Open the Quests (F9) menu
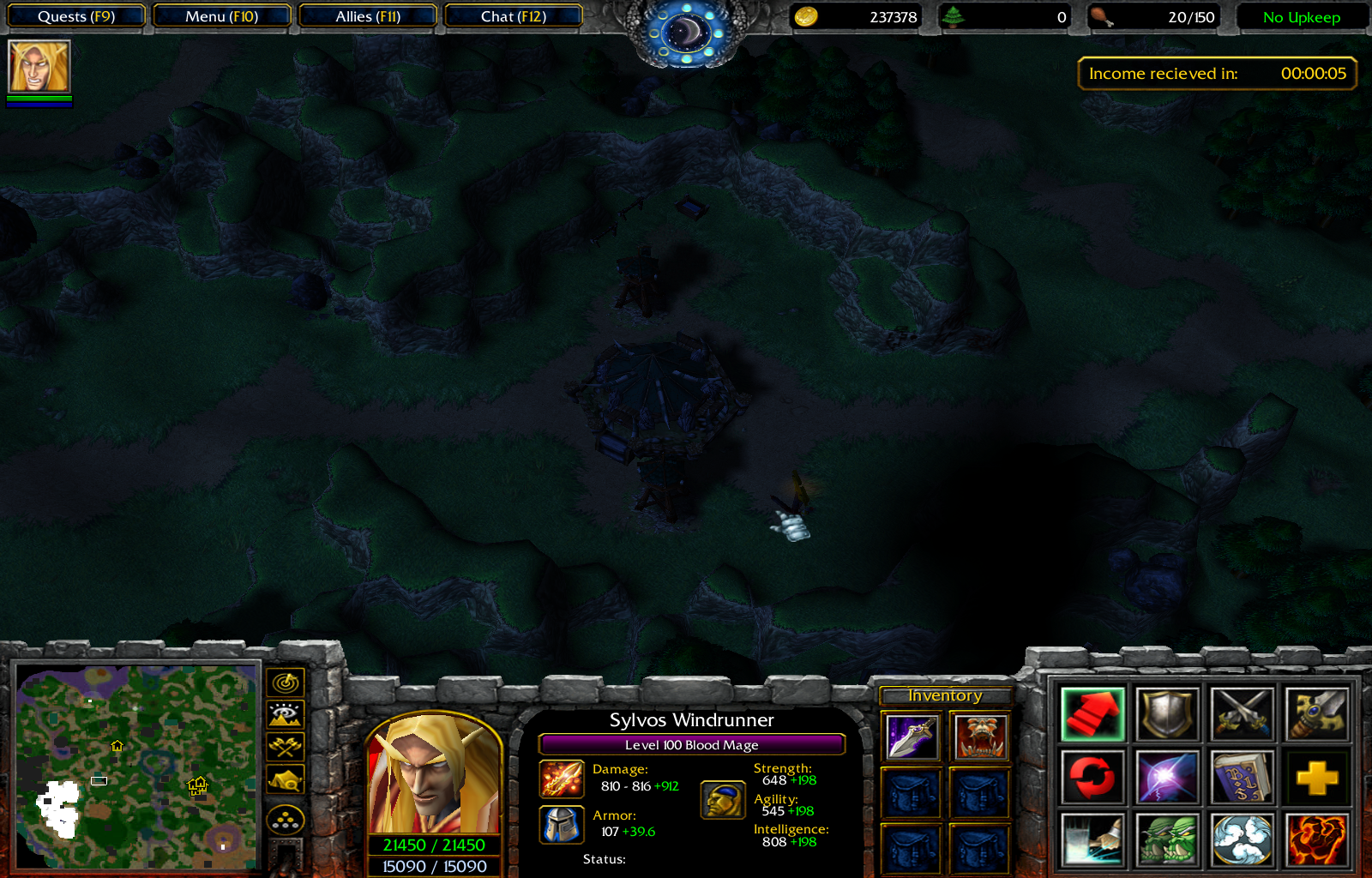 [75, 16]
